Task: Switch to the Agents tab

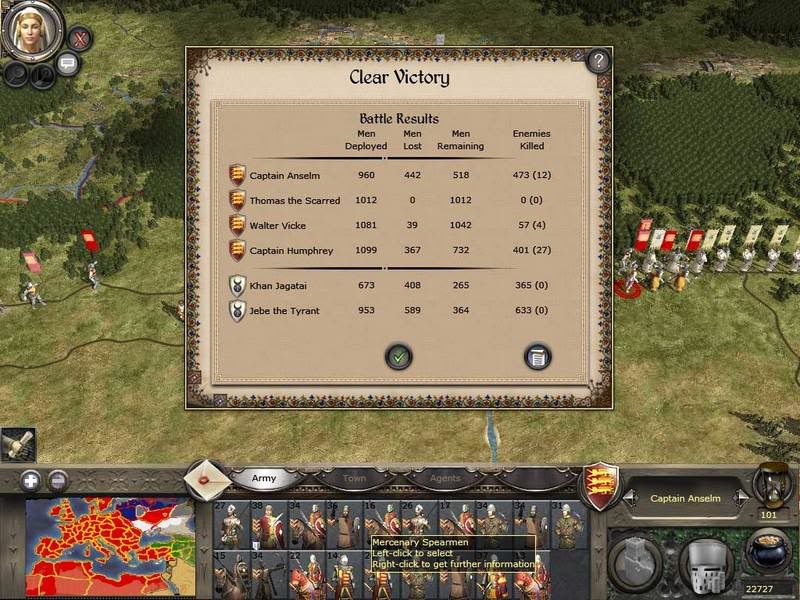Action: [446, 478]
